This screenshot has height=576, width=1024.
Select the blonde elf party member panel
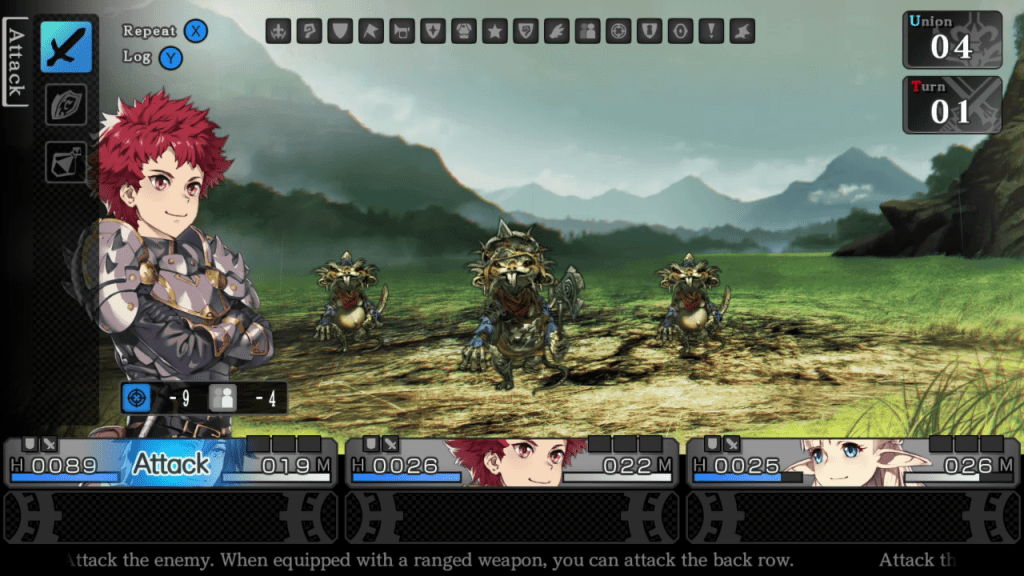tap(853, 463)
